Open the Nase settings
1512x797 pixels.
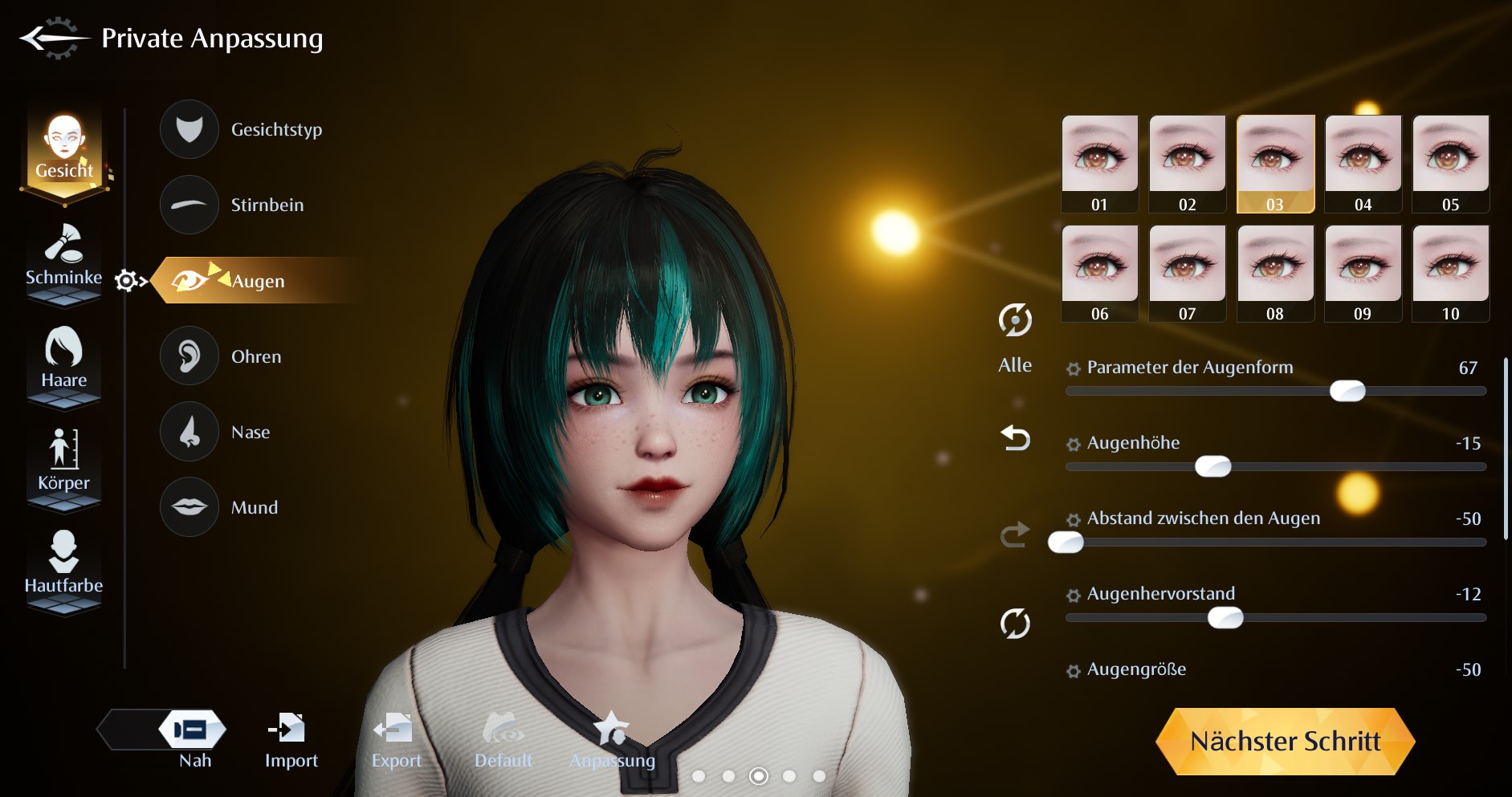coord(190,432)
